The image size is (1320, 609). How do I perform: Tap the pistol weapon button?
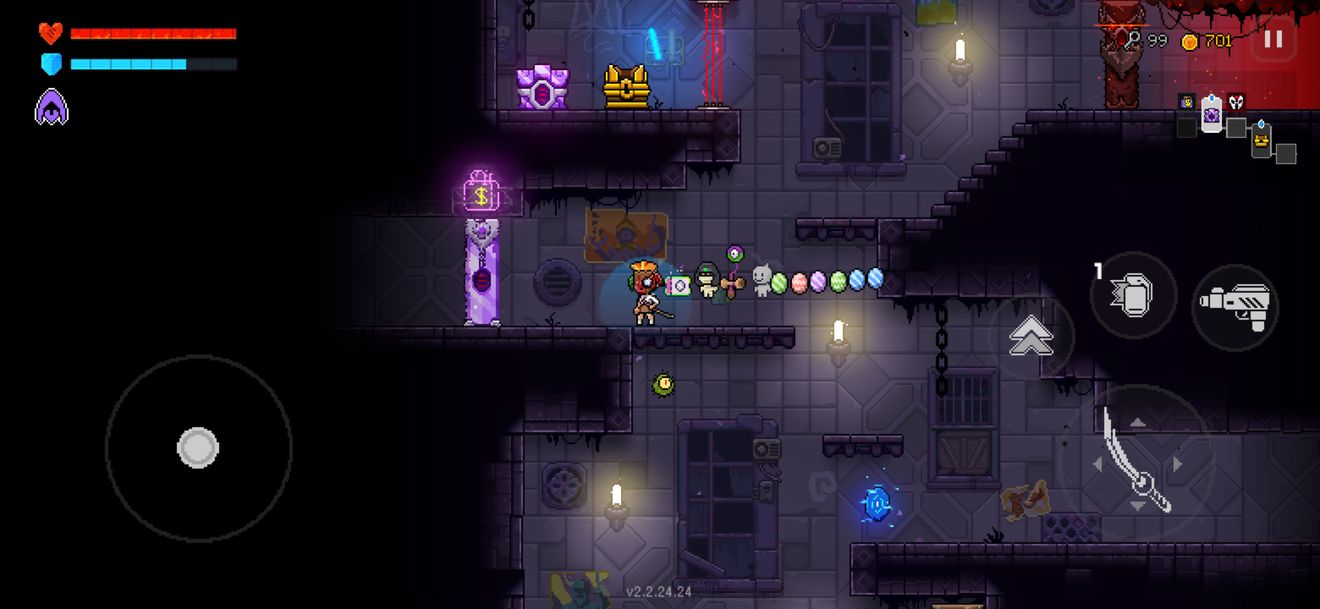point(1236,305)
